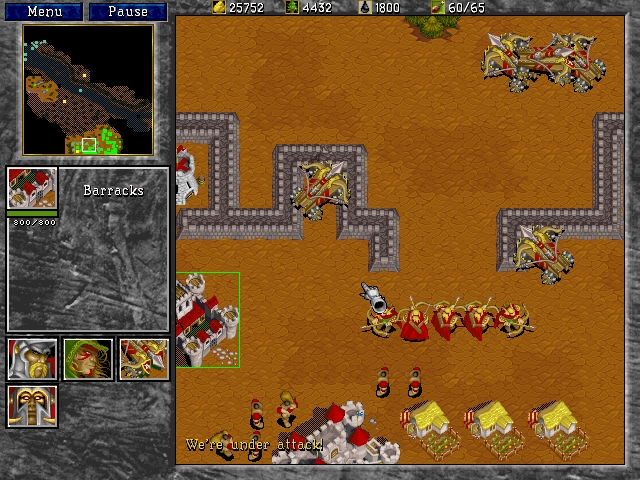Train a Footman from the Barracks
This screenshot has width=640, height=480.
(32, 359)
